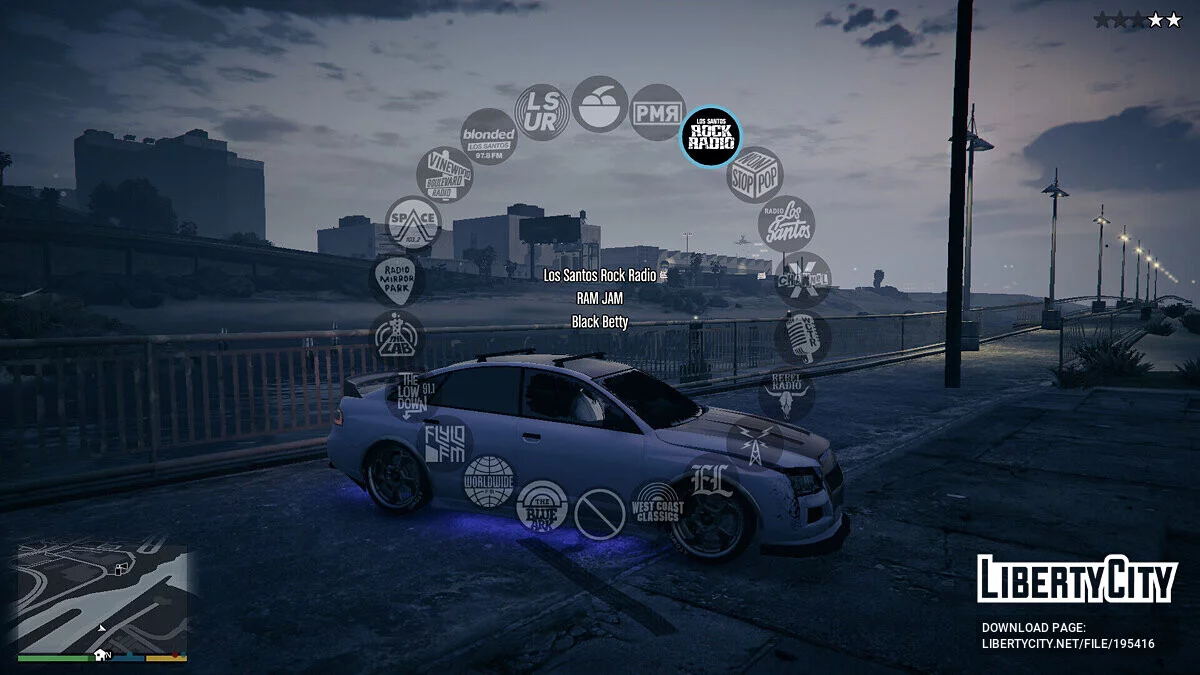
Task: Pick the radio tower station icon
Action: click(754, 441)
